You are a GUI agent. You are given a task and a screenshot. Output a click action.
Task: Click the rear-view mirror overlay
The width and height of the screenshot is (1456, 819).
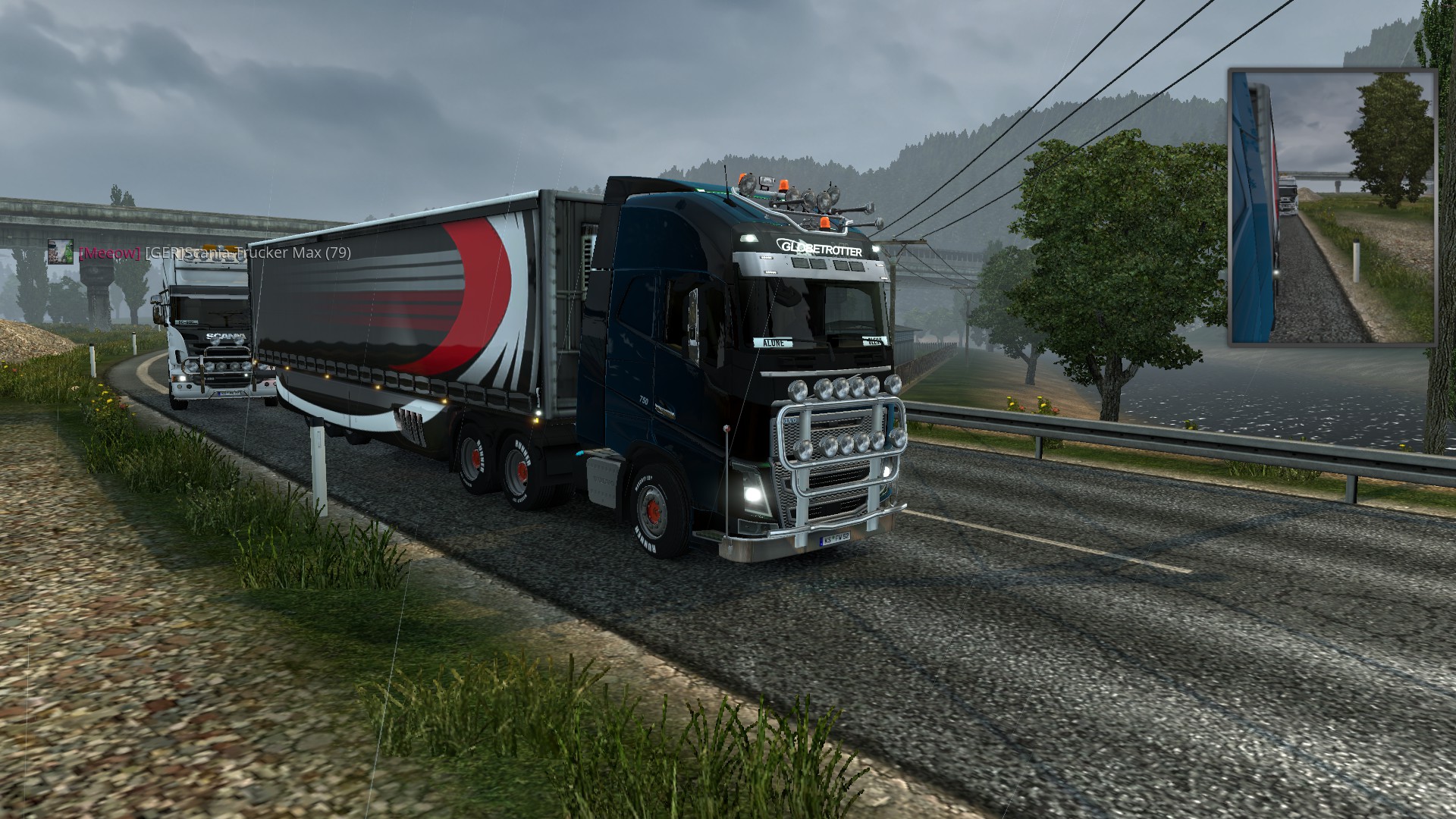(1332, 206)
